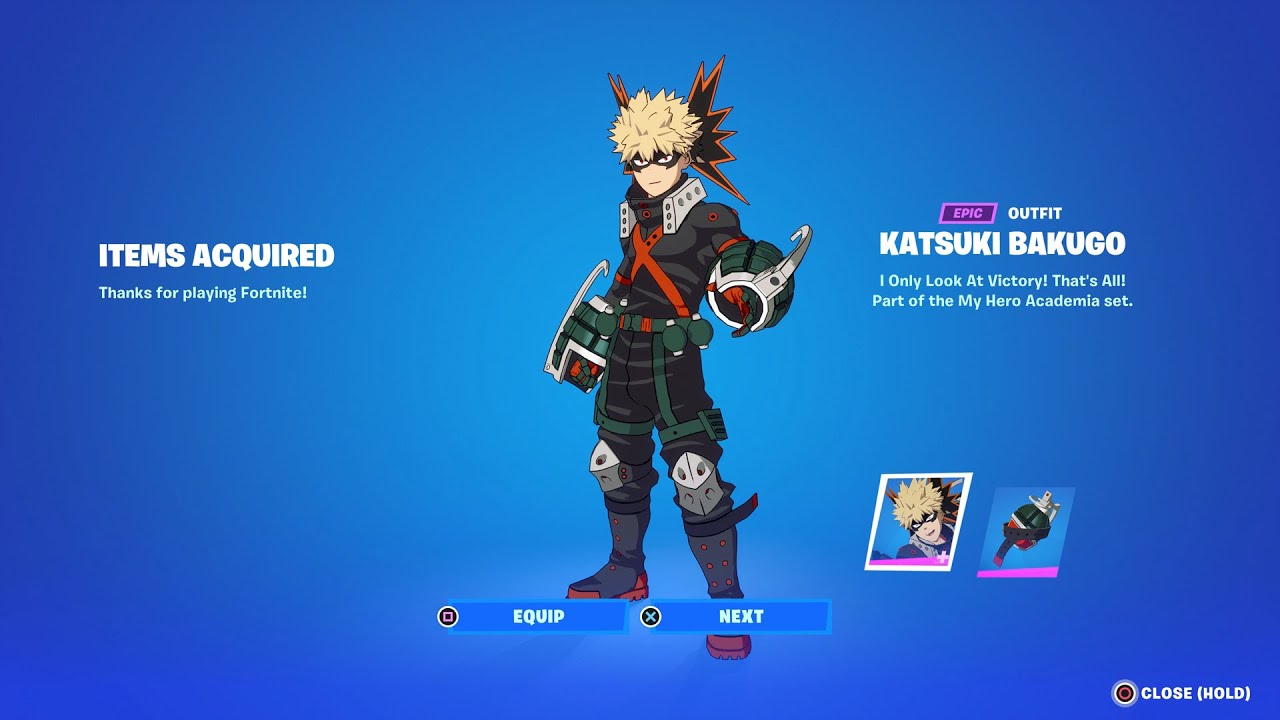1280x720 pixels.
Task: Select the grenade back bling thumbnail
Action: tap(1026, 530)
